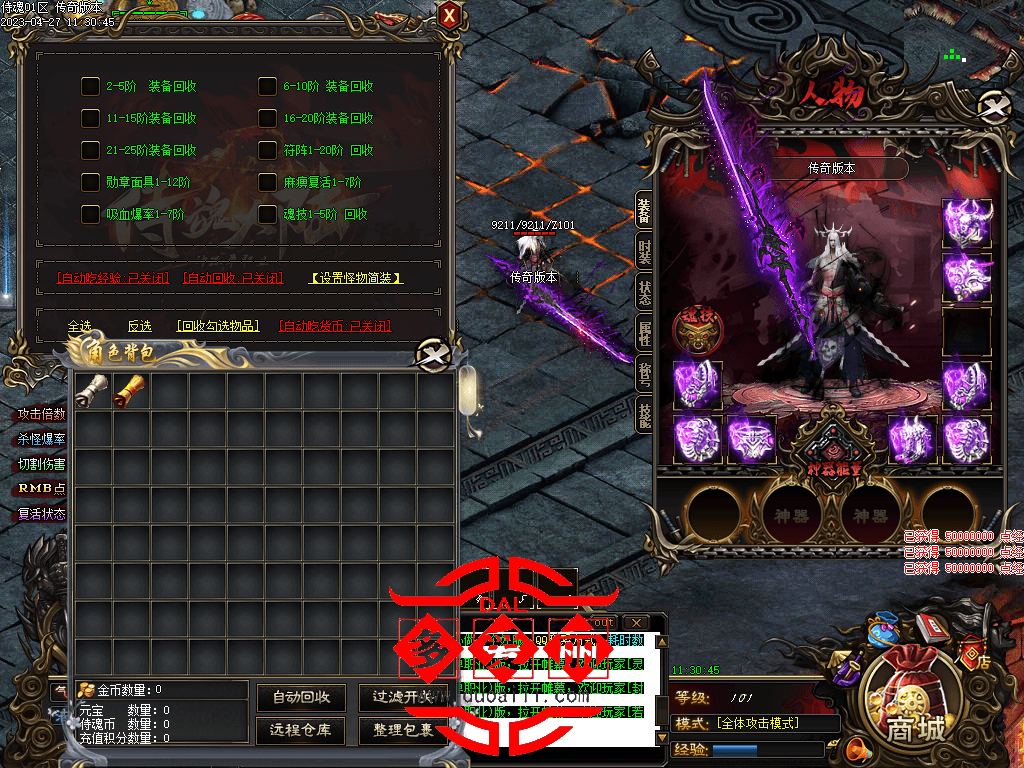Tick the 魂技1-5阶 回收 checkbox
Viewport: 1024px width, 768px height.
267,214
